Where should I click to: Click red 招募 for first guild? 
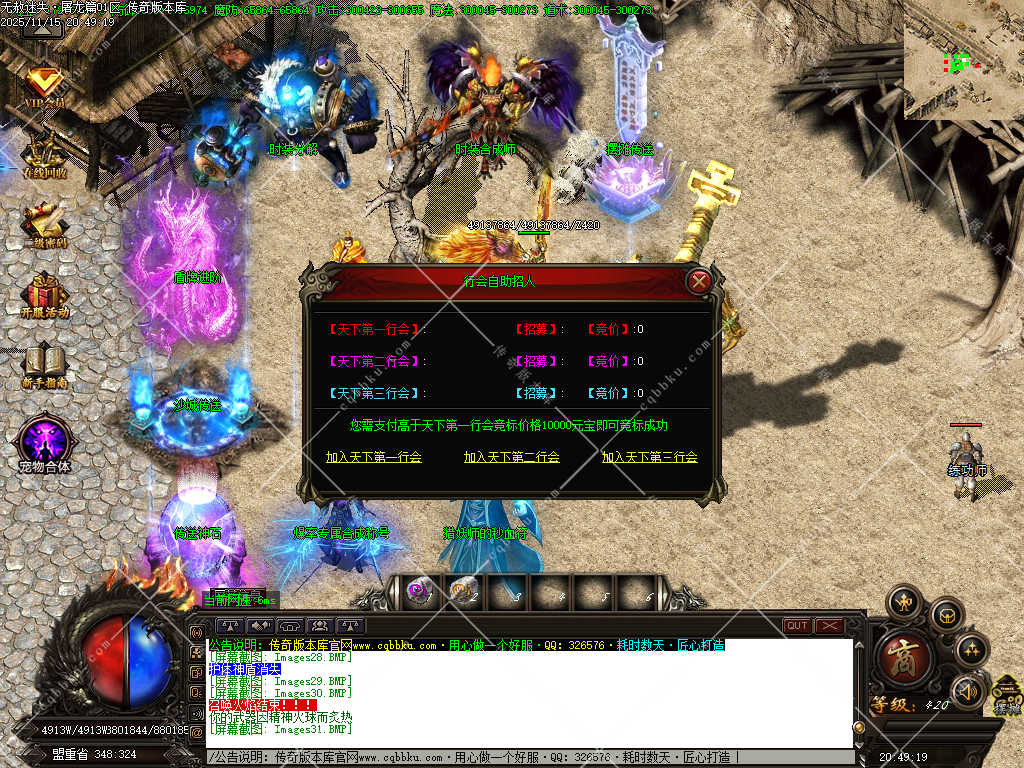[x=538, y=329]
